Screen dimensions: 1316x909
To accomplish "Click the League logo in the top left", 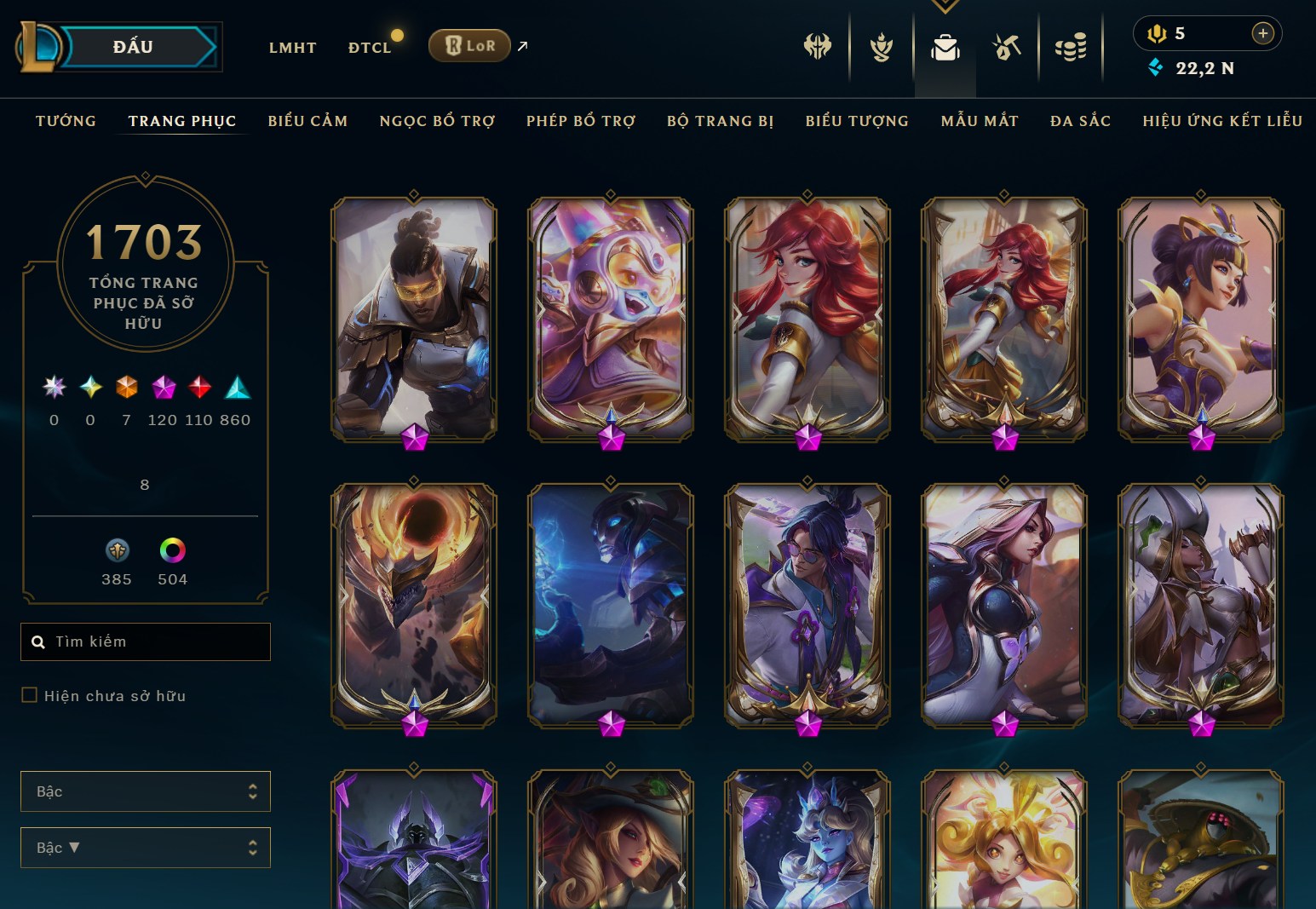I will coord(38,46).
